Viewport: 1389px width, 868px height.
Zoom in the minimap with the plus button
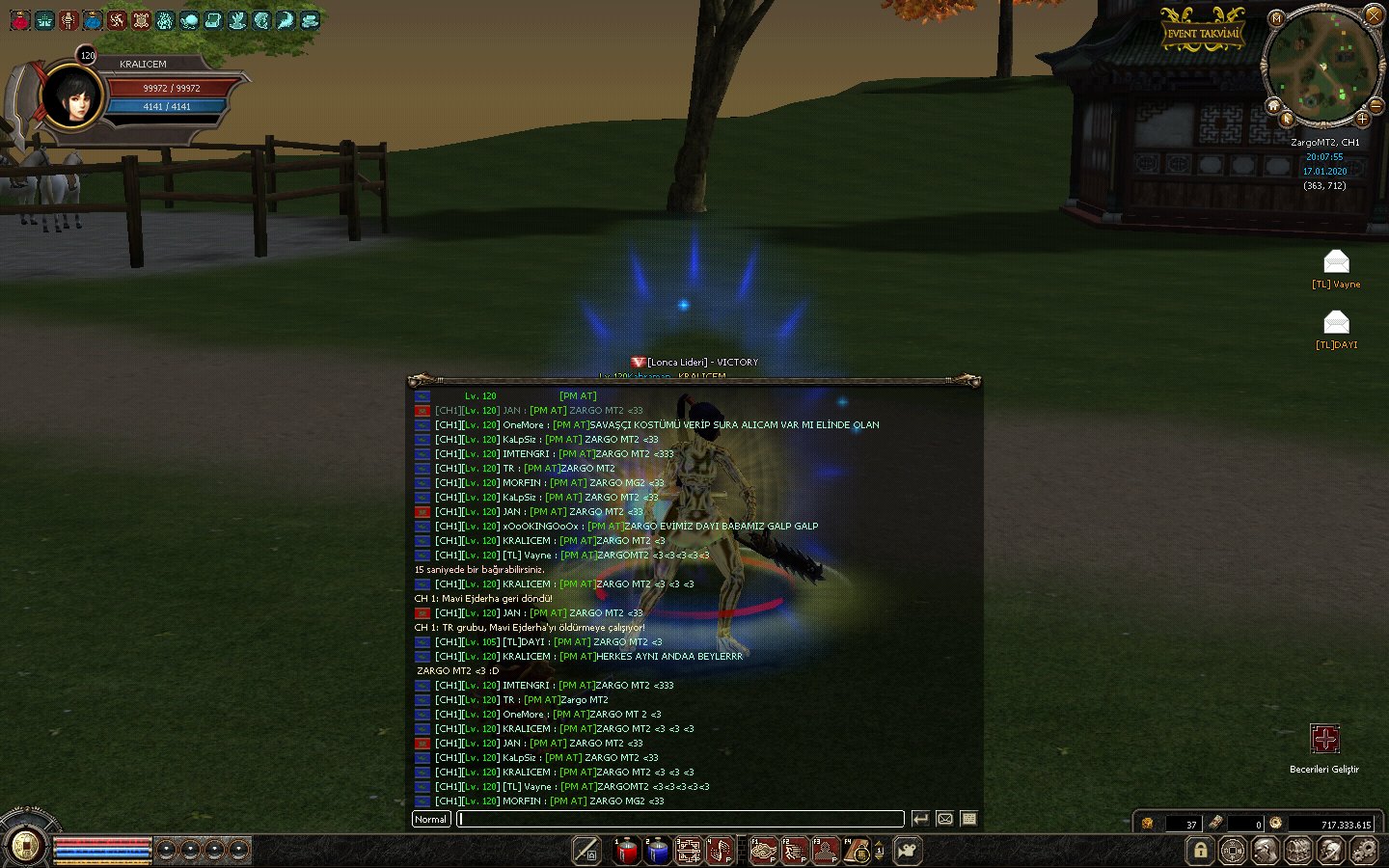point(1362,119)
